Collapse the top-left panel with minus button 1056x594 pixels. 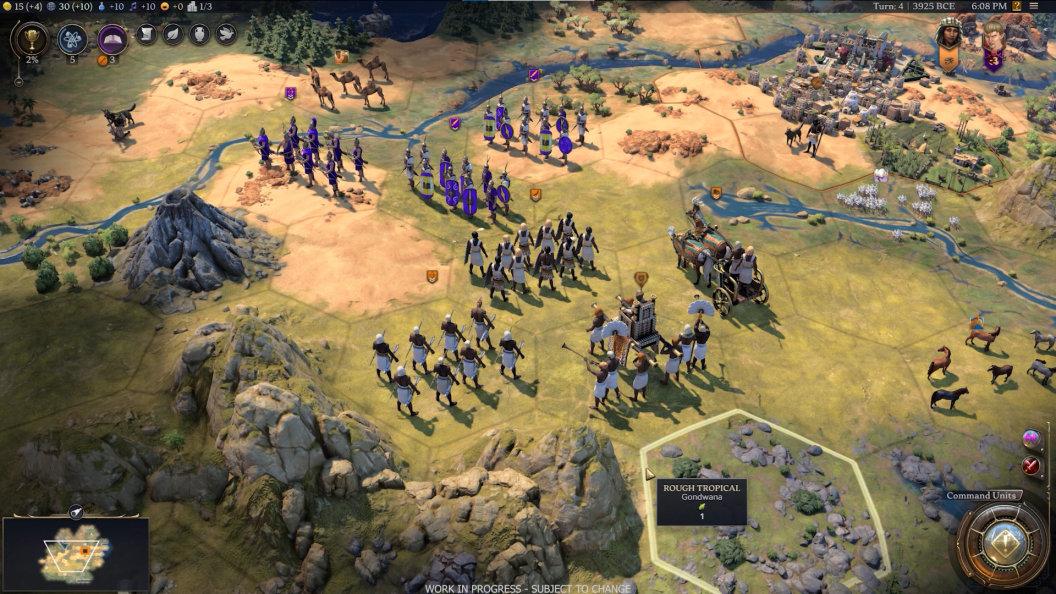point(16,83)
